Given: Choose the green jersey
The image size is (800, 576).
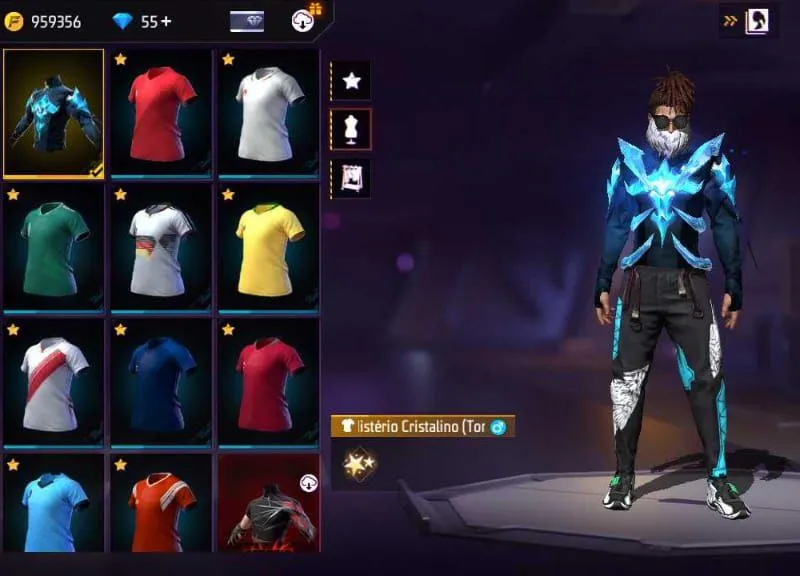Looking at the screenshot, I should [54, 247].
